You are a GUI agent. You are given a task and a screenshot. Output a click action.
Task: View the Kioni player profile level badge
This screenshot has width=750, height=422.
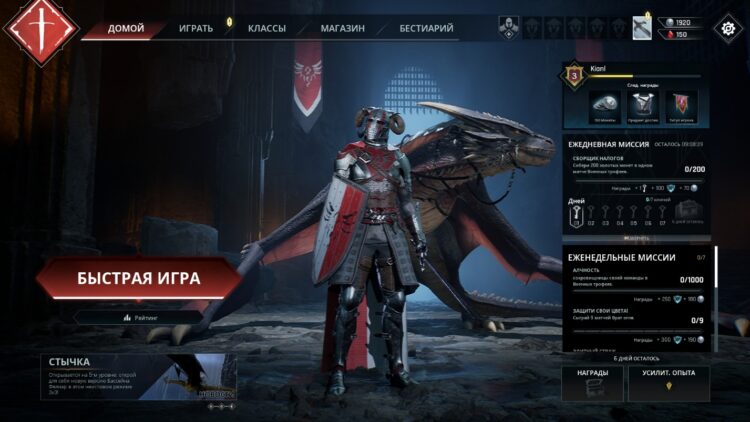(x=575, y=73)
